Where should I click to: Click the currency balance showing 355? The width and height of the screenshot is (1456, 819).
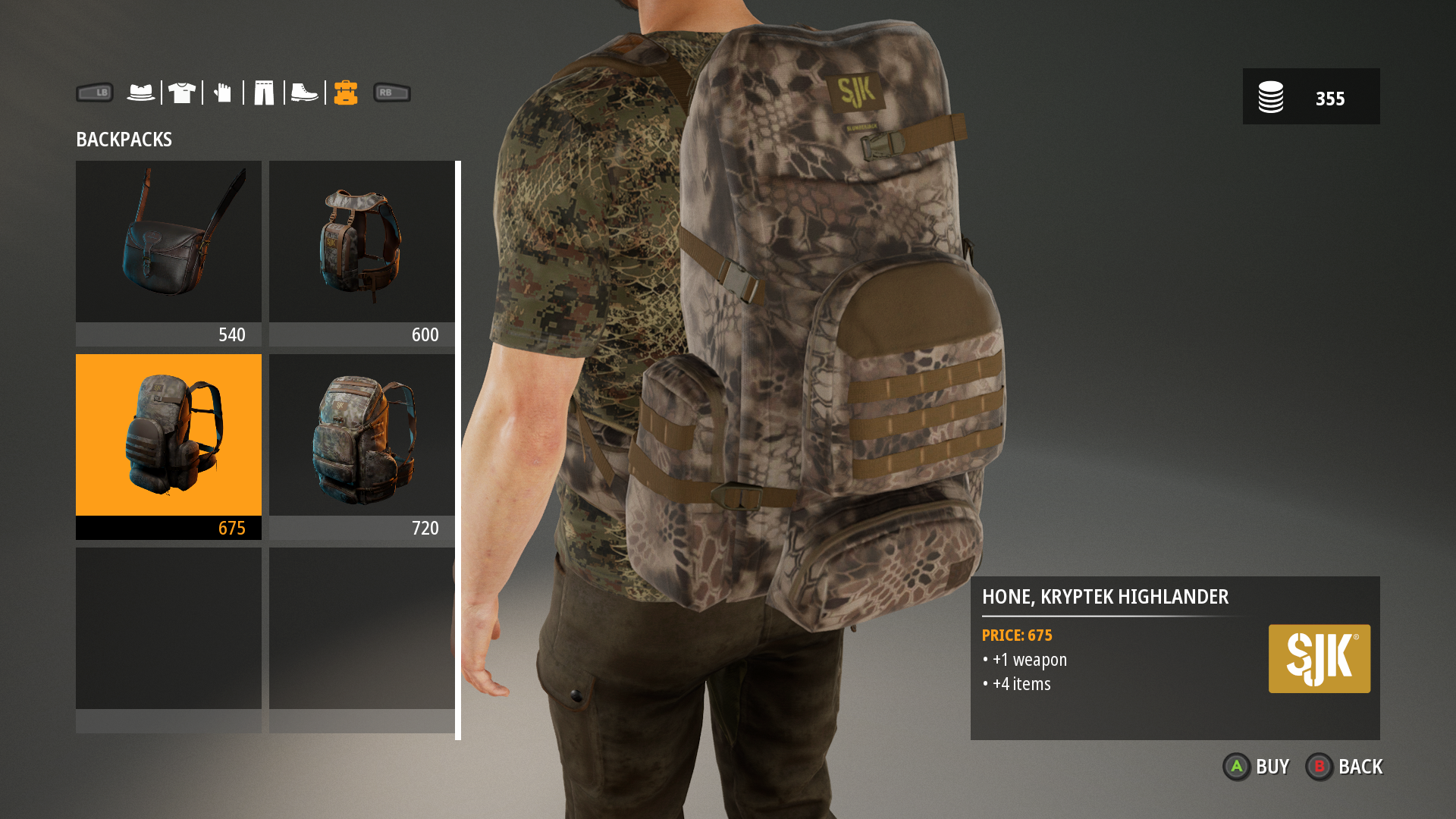click(1331, 98)
